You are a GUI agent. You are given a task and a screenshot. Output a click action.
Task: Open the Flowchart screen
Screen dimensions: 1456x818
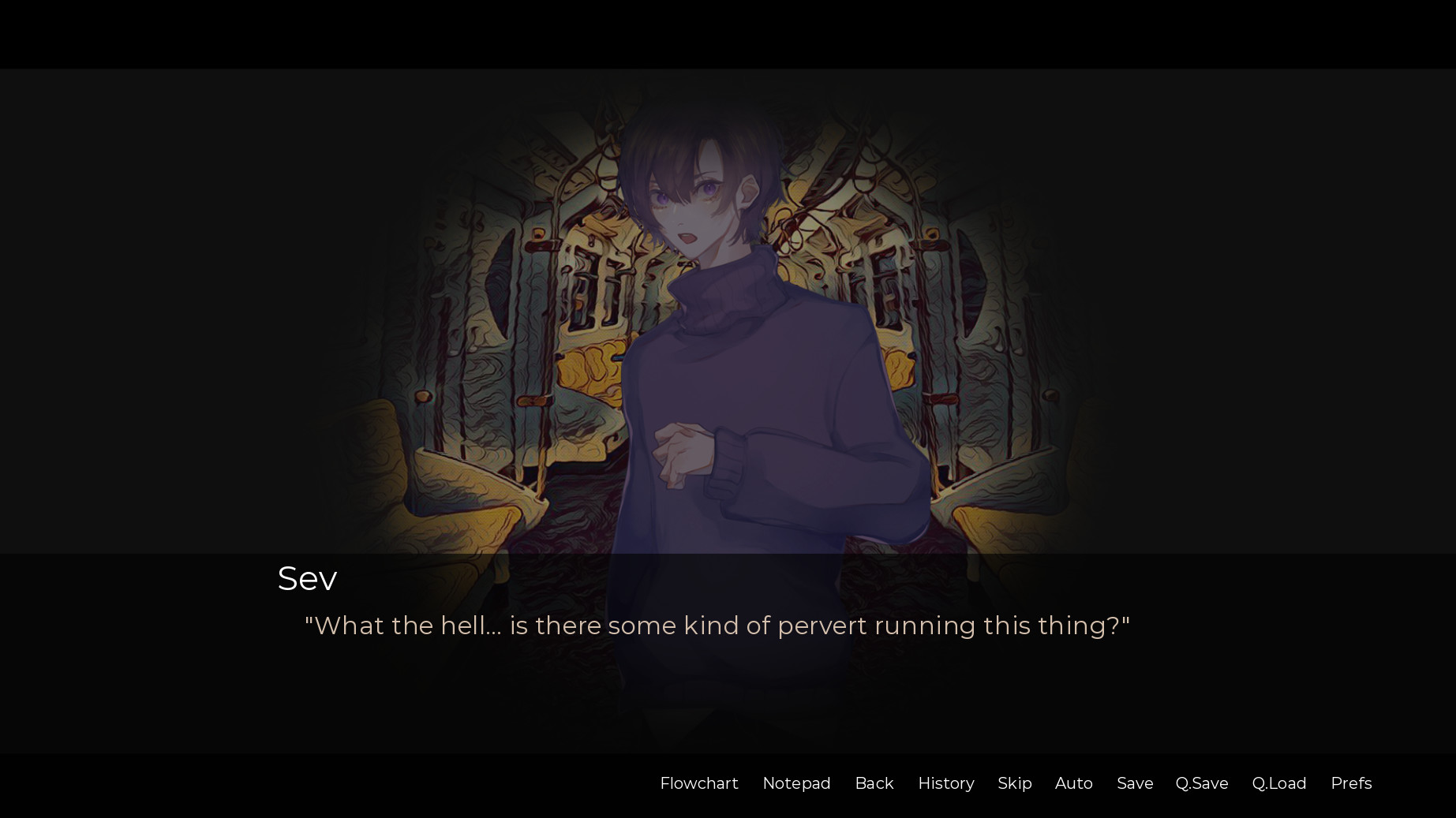pos(698,783)
